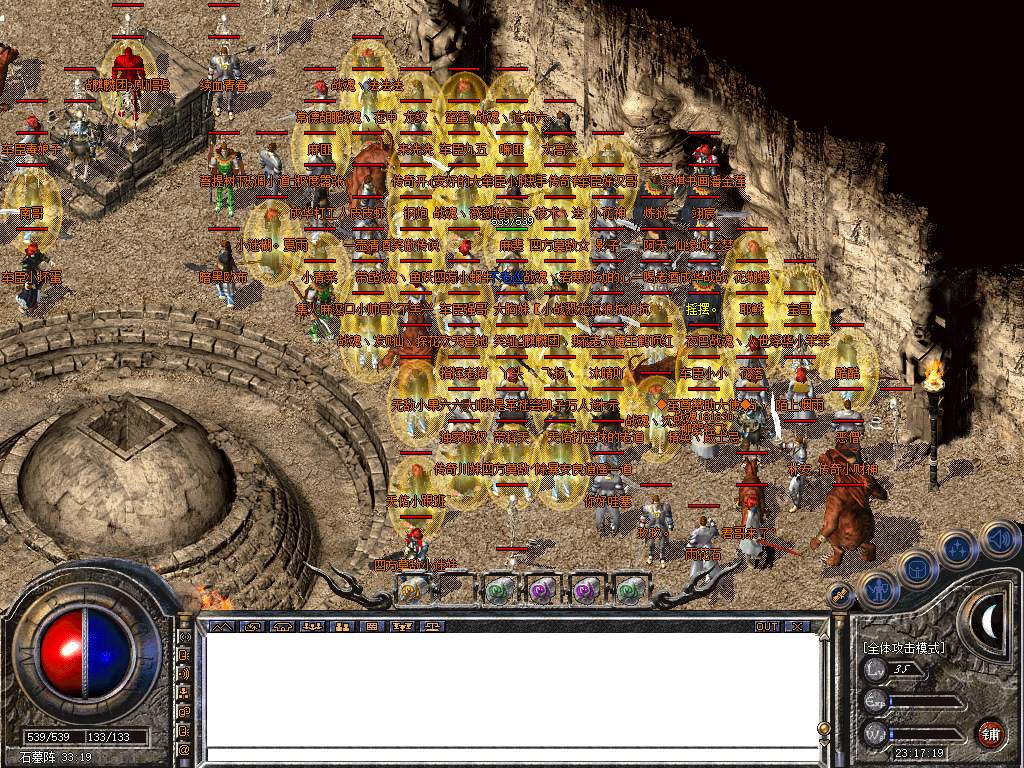Select the @ private message button

[184, 749]
